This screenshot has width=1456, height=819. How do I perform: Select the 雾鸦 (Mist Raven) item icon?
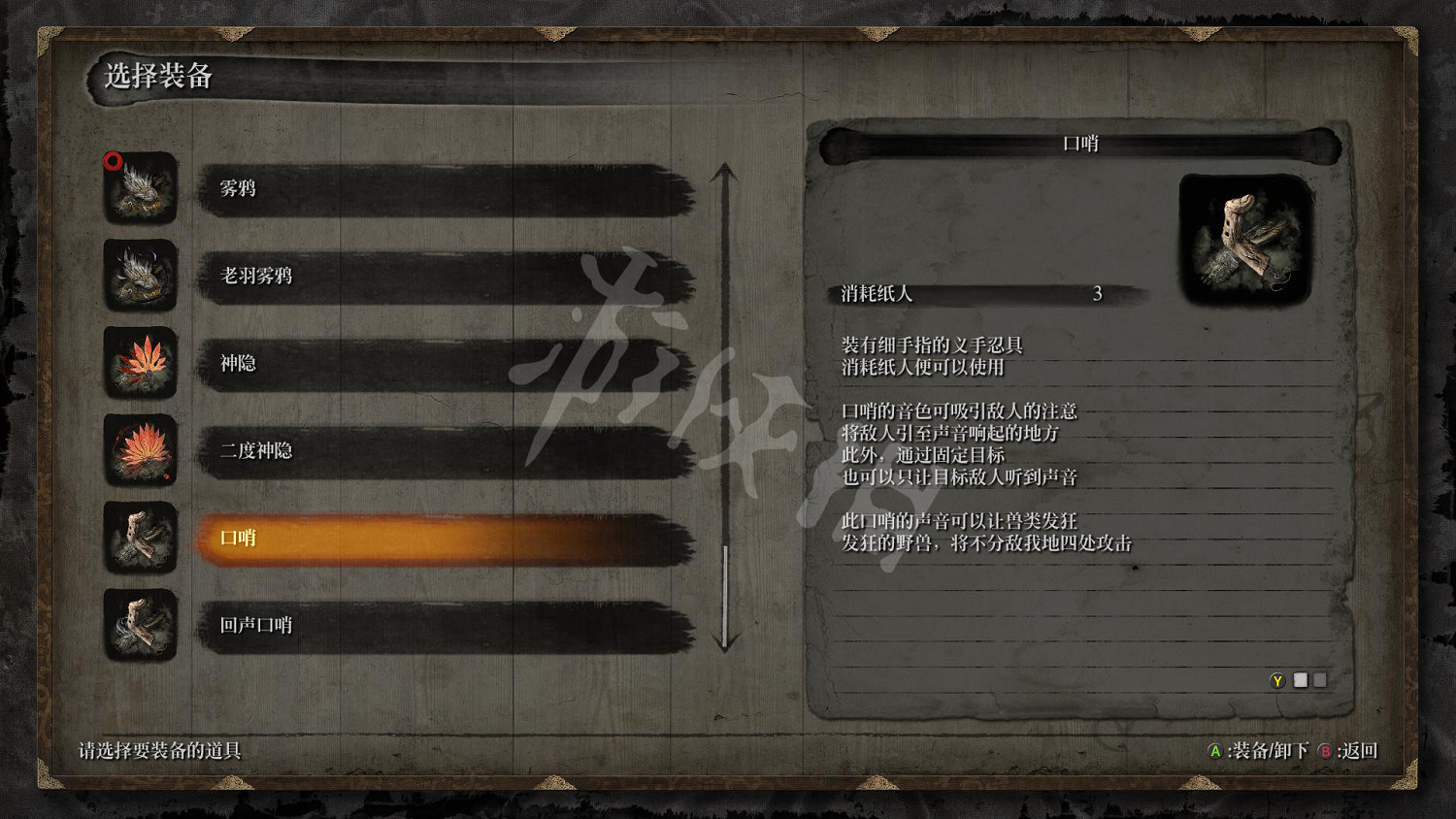pyautogui.click(x=141, y=191)
